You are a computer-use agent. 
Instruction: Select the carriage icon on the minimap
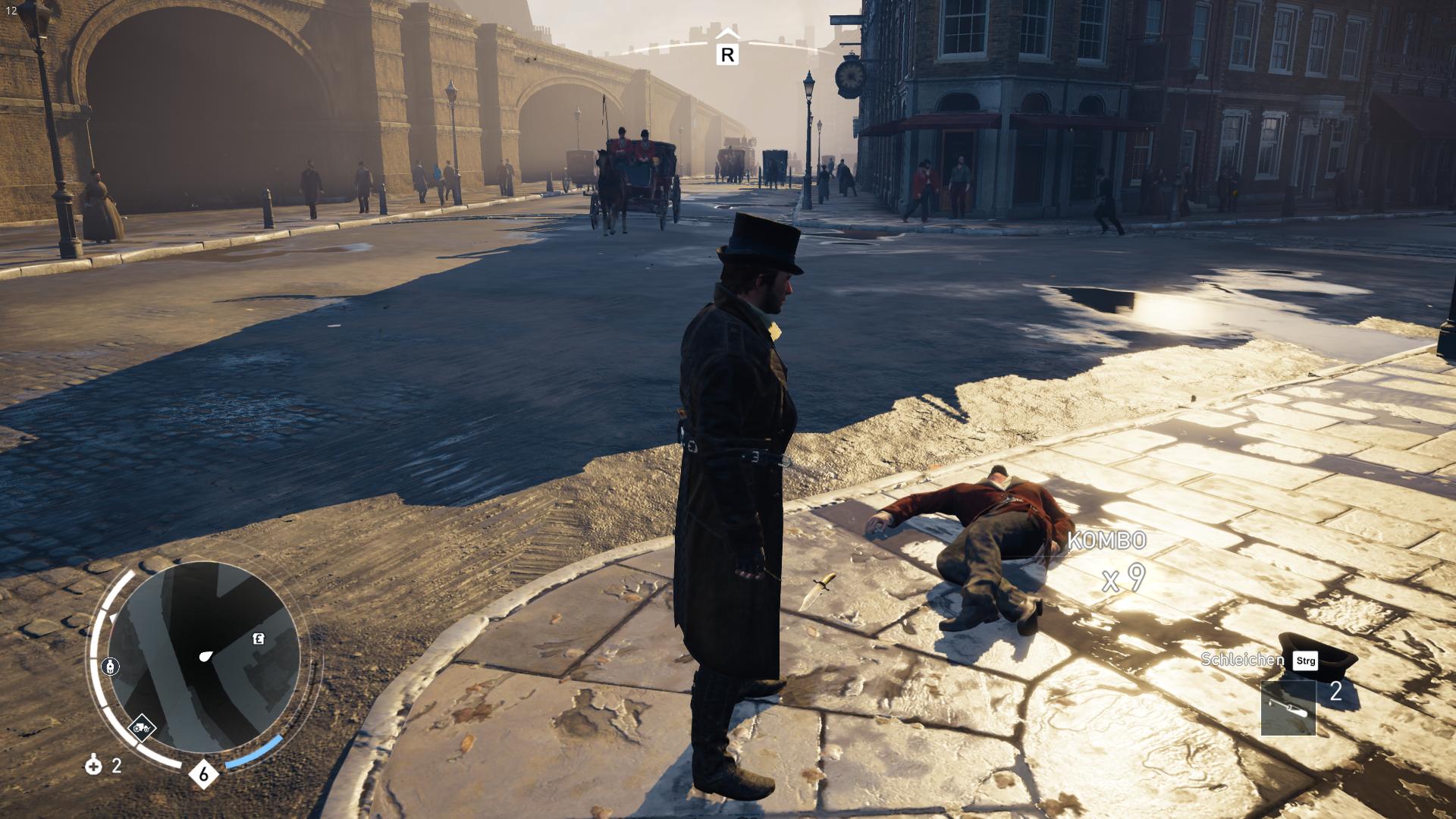(x=143, y=727)
